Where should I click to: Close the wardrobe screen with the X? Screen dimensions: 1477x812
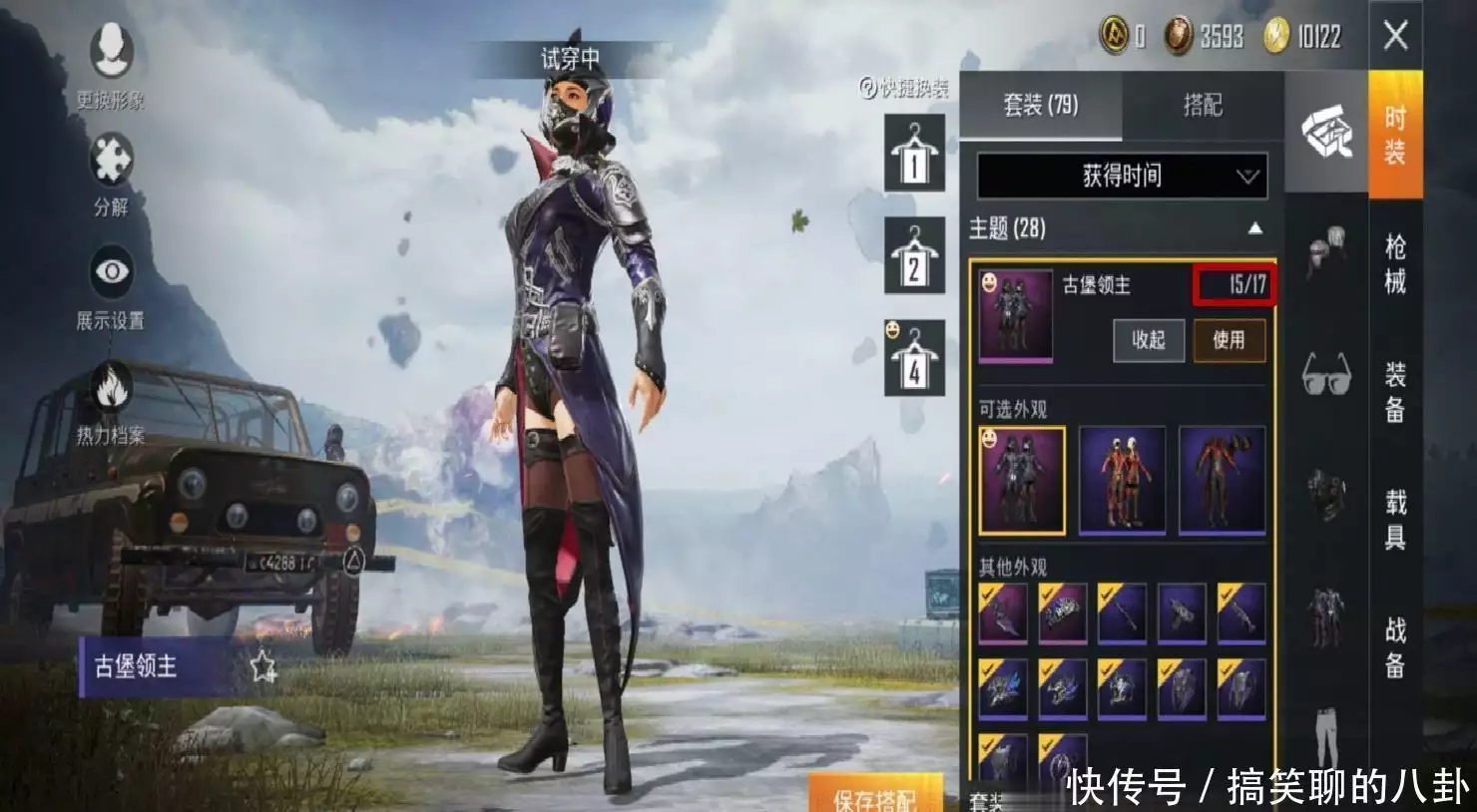(1395, 36)
